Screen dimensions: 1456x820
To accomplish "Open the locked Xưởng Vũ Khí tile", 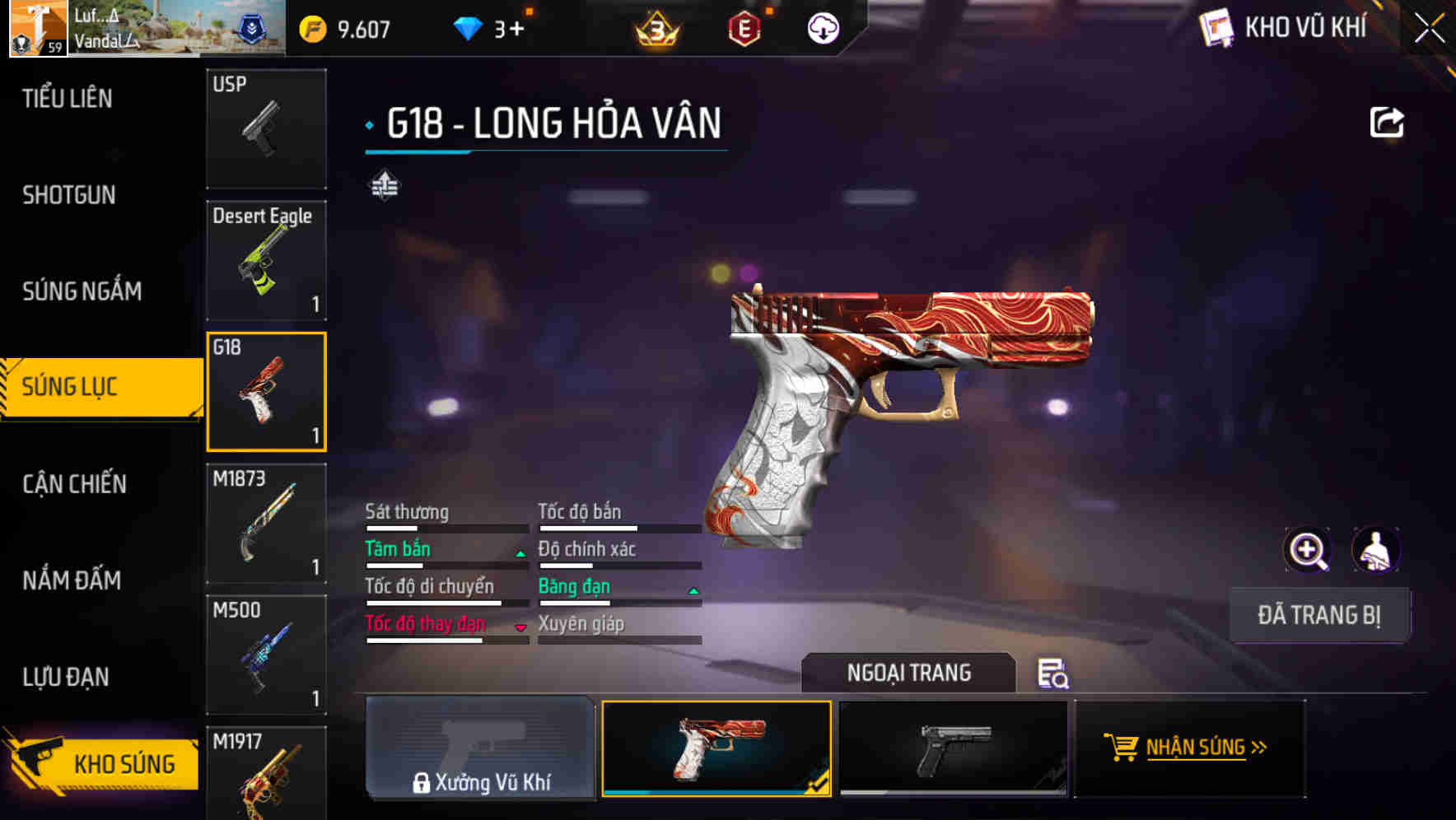I will (480, 748).
